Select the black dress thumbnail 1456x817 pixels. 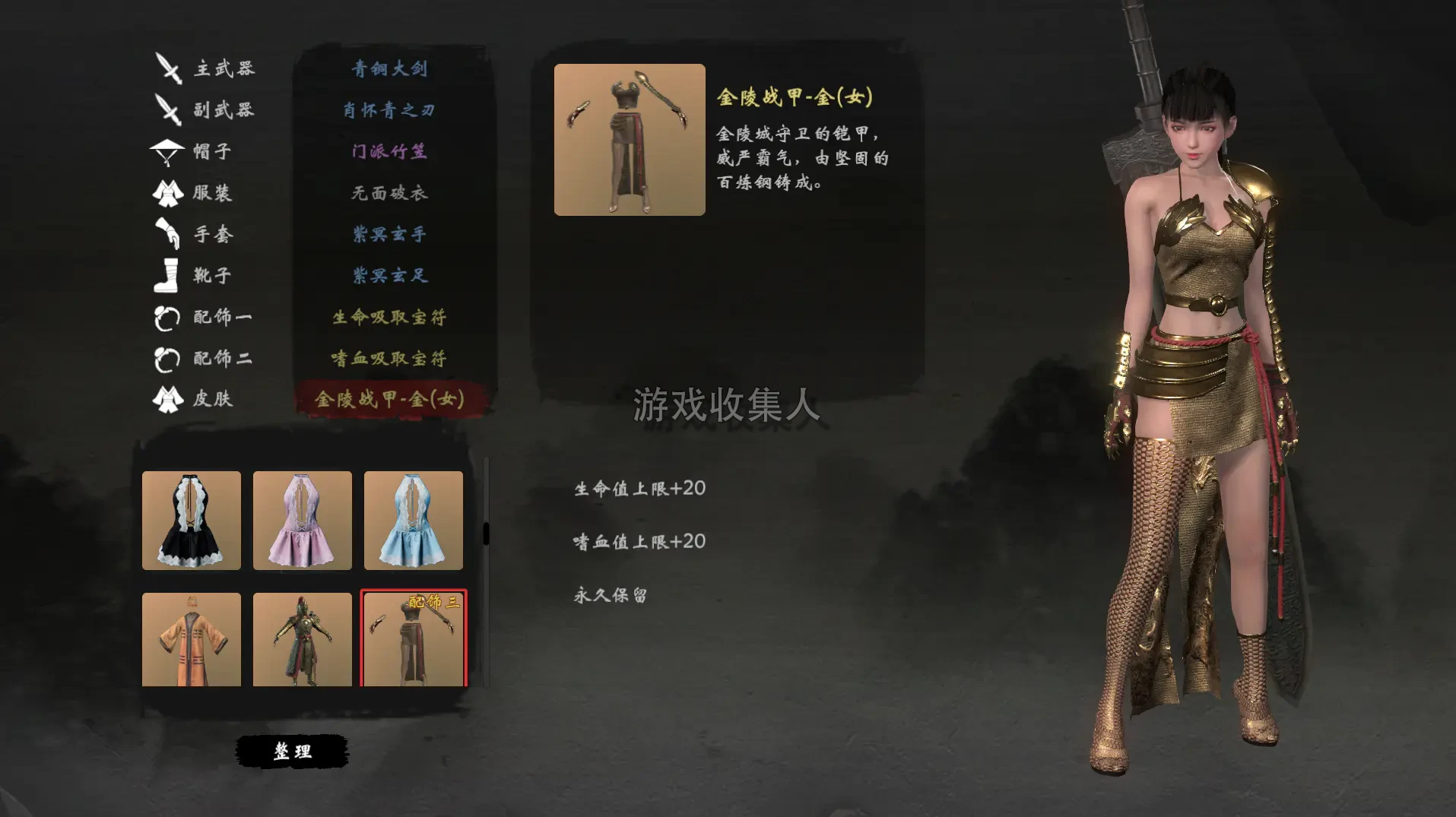[x=191, y=521]
